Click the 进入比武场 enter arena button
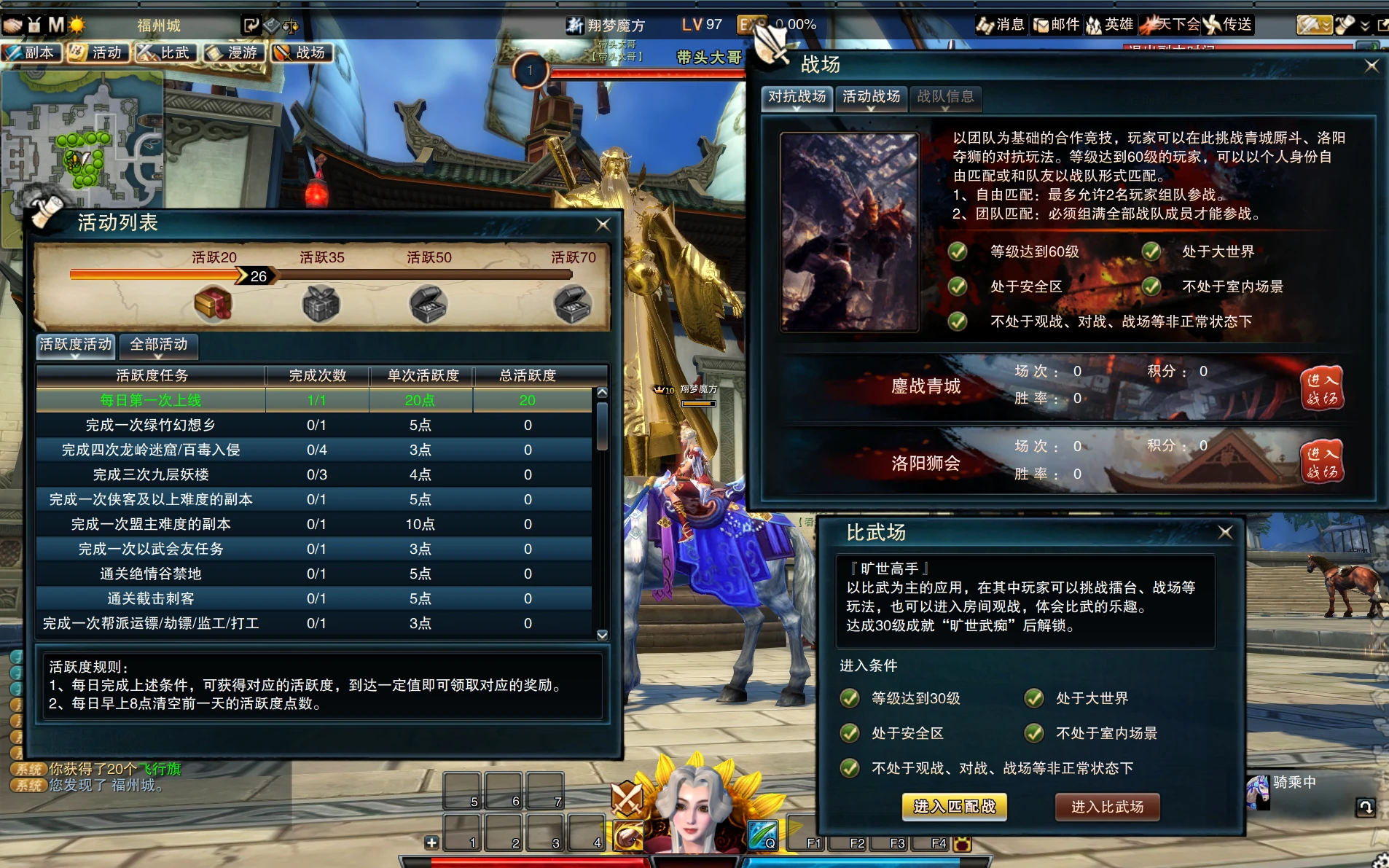 click(1107, 807)
